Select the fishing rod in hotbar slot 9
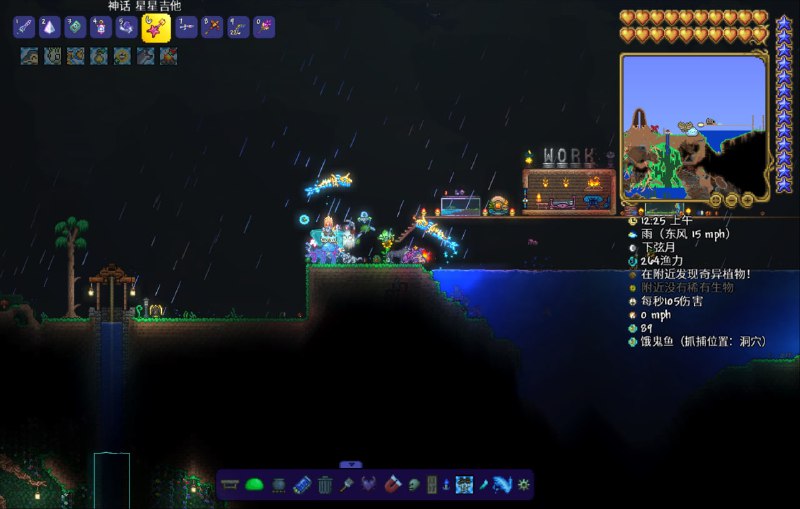This screenshot has width=800, height=509. (x=238, y=27)
